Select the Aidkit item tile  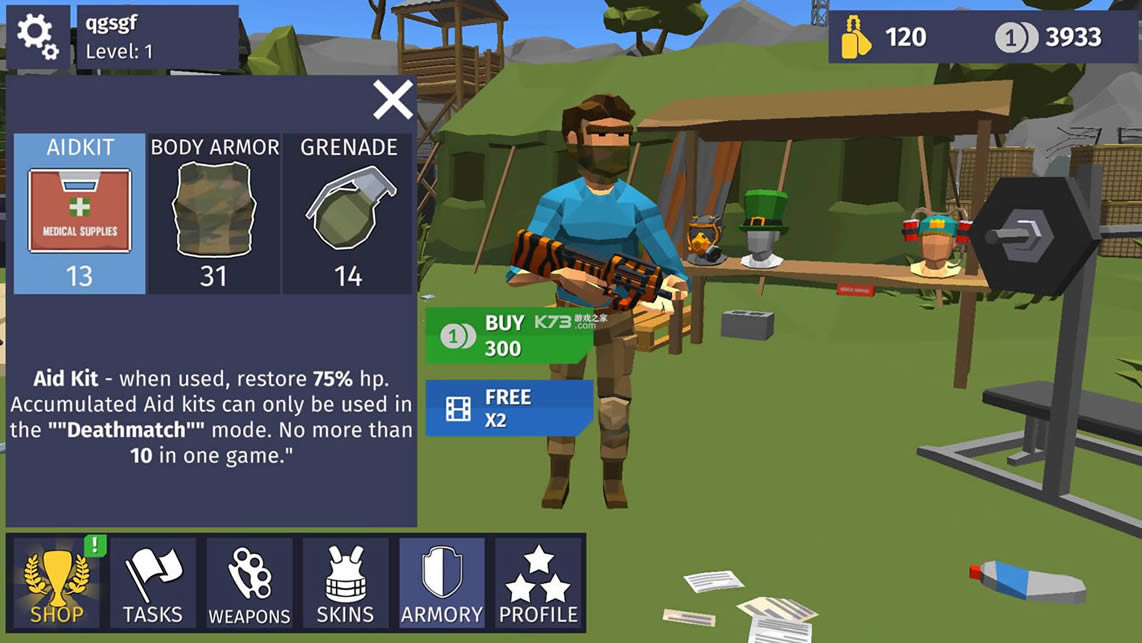click(80, 214)
